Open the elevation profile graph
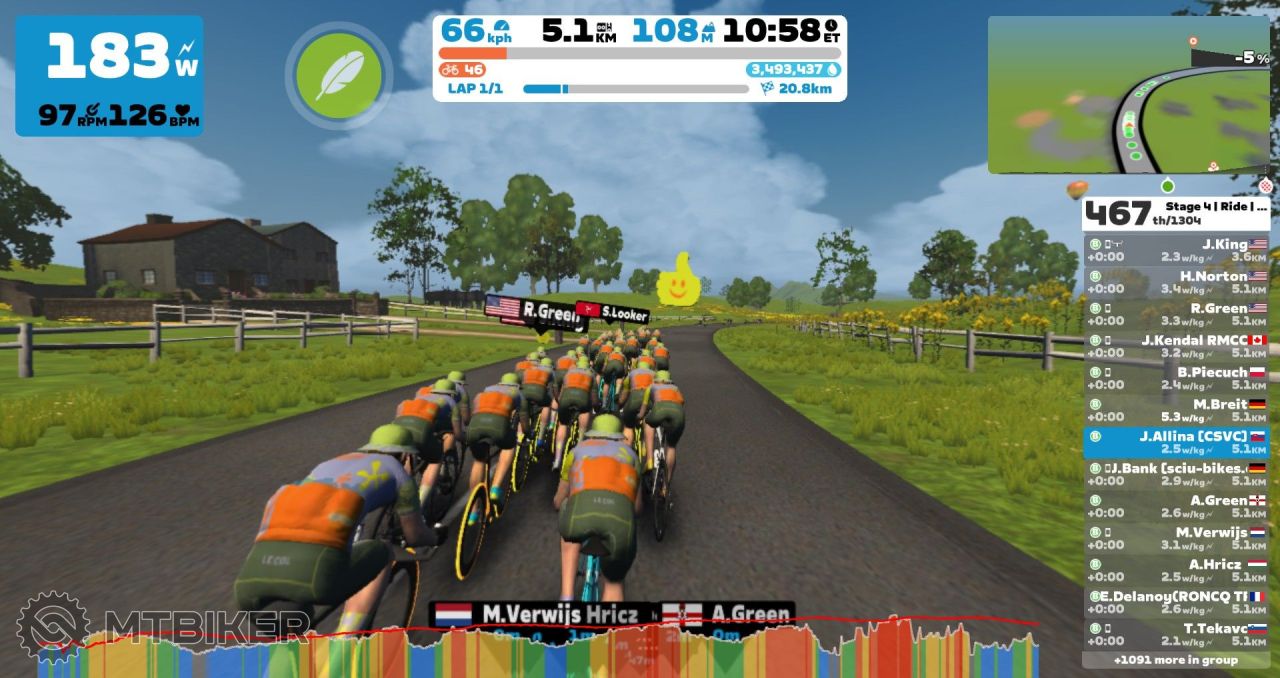 560,650
